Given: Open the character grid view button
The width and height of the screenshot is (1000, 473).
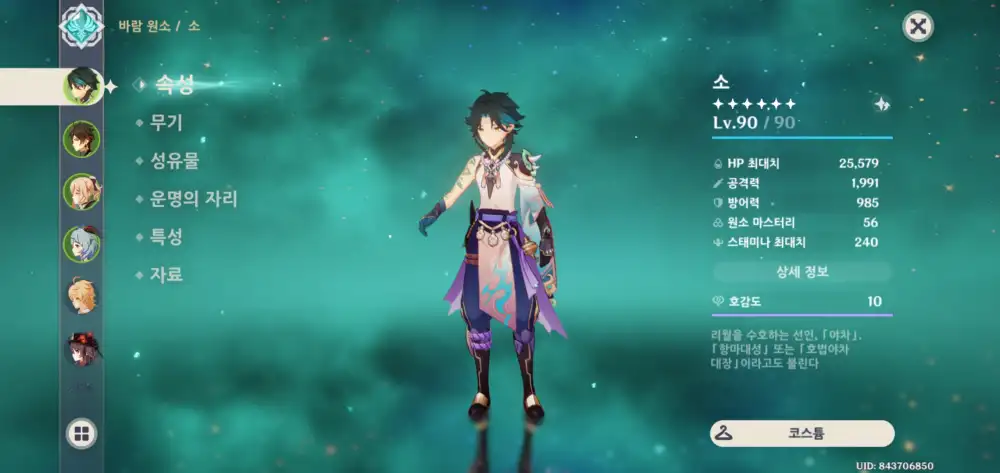Looking at the screenshot, I should (x=82, y=433).
